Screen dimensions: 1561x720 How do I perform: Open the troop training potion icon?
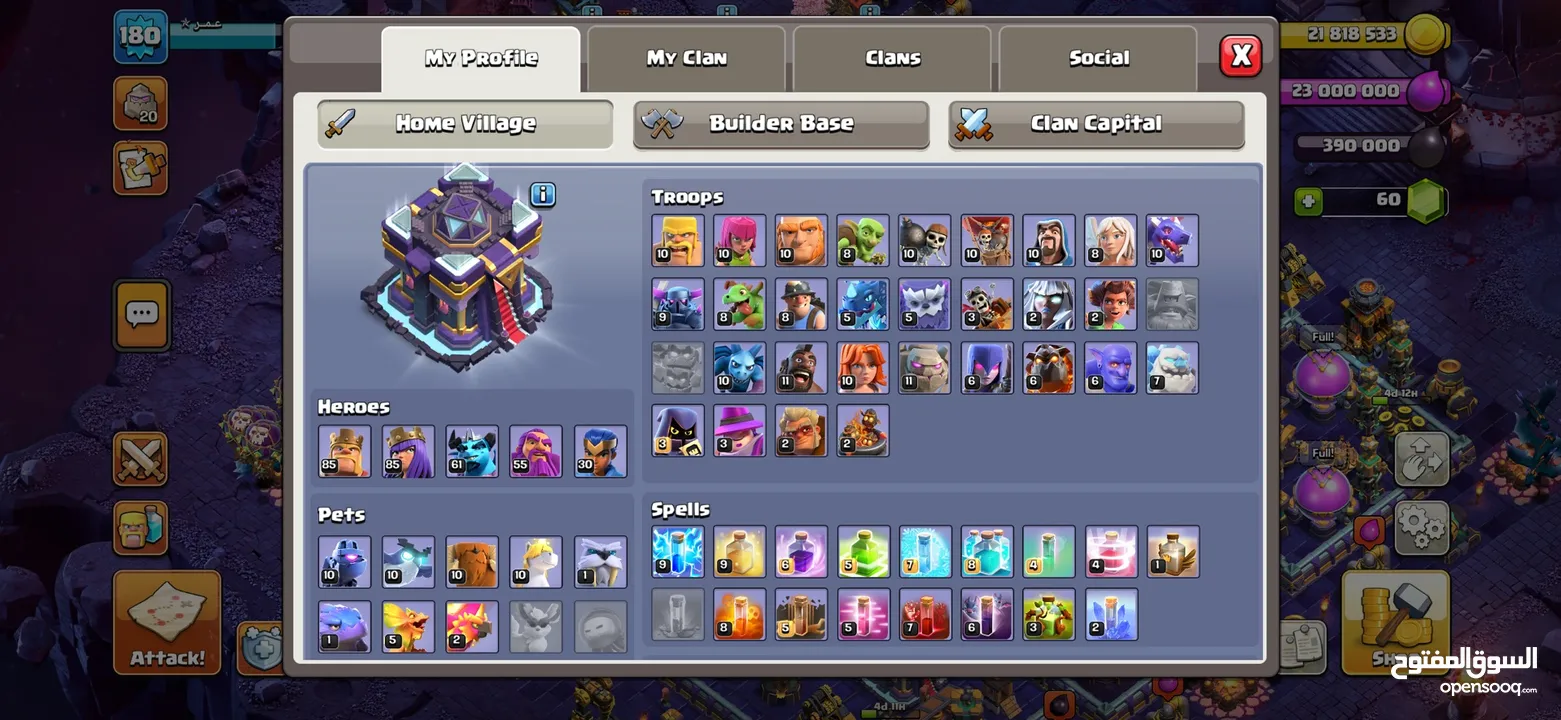tap(140, 527)
